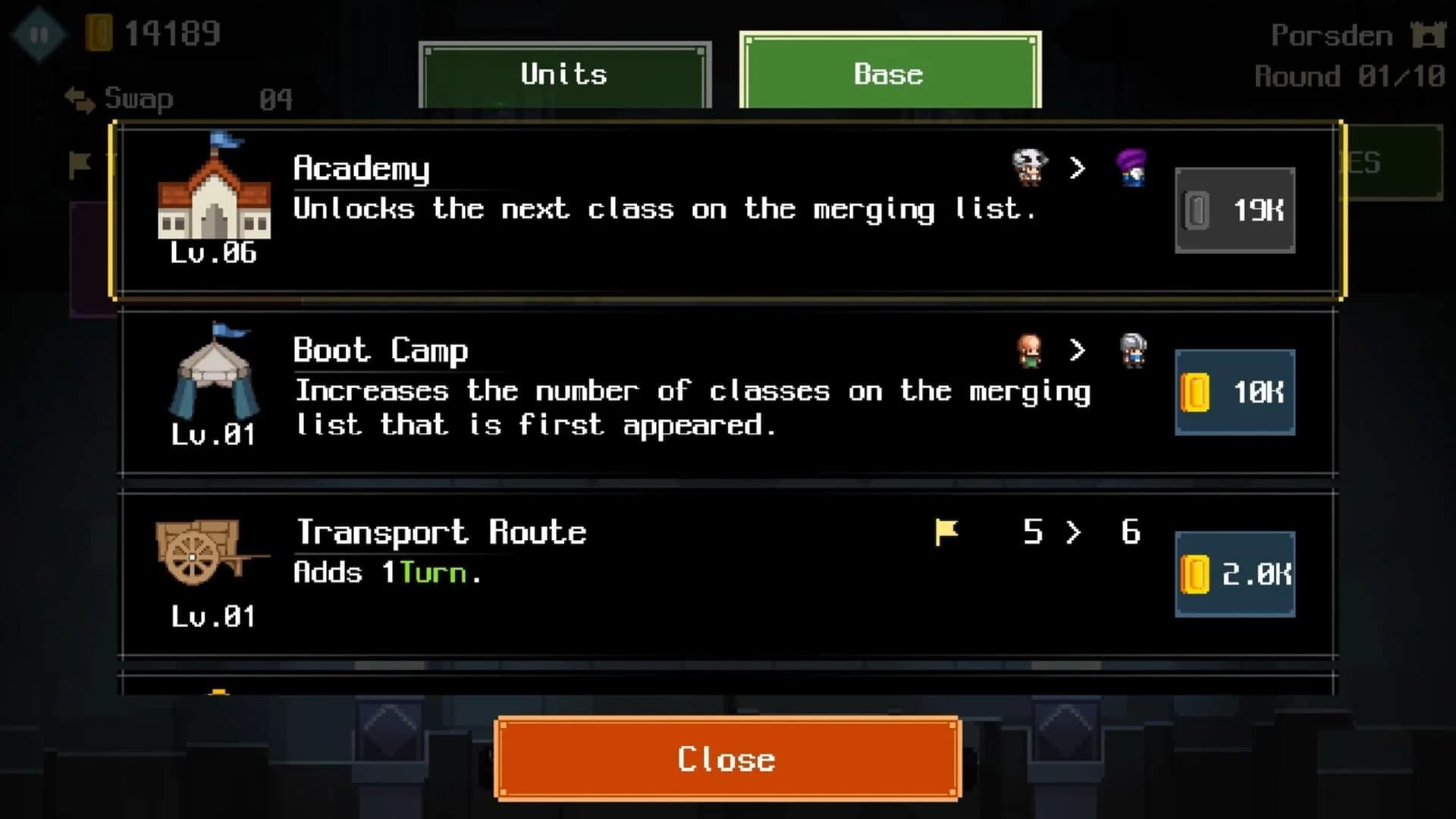Buy the Academy upgrade for 19K
This screenshot has width=1456, height=819.
point(1234,210)
